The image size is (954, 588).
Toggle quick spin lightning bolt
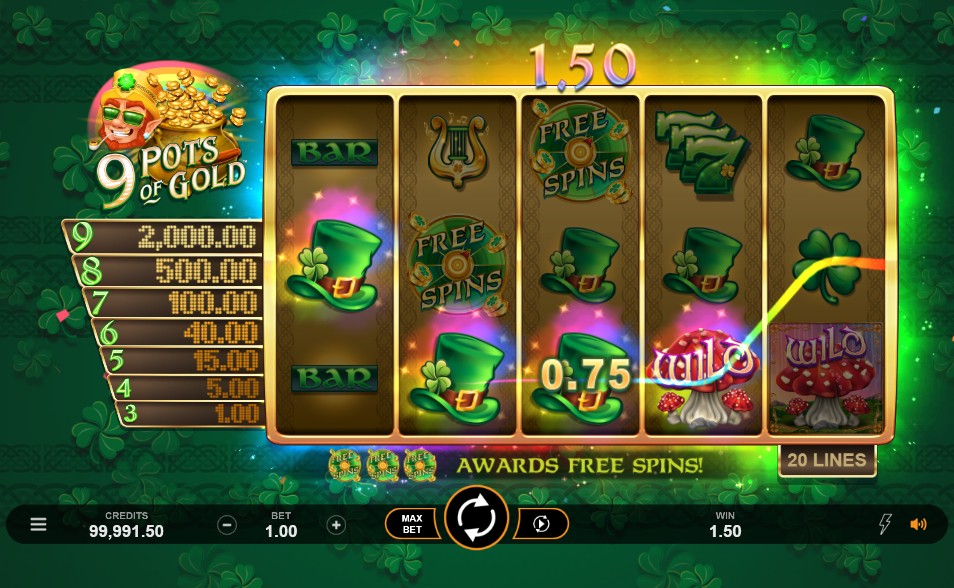[884, 524]
